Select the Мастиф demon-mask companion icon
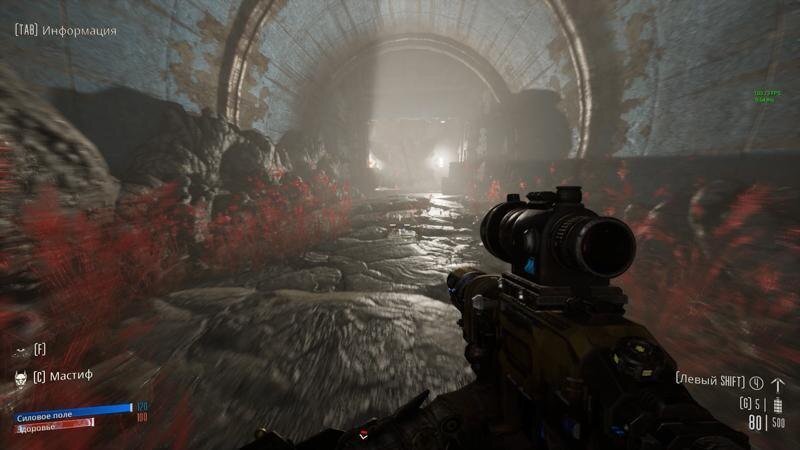 coord(20,377)
